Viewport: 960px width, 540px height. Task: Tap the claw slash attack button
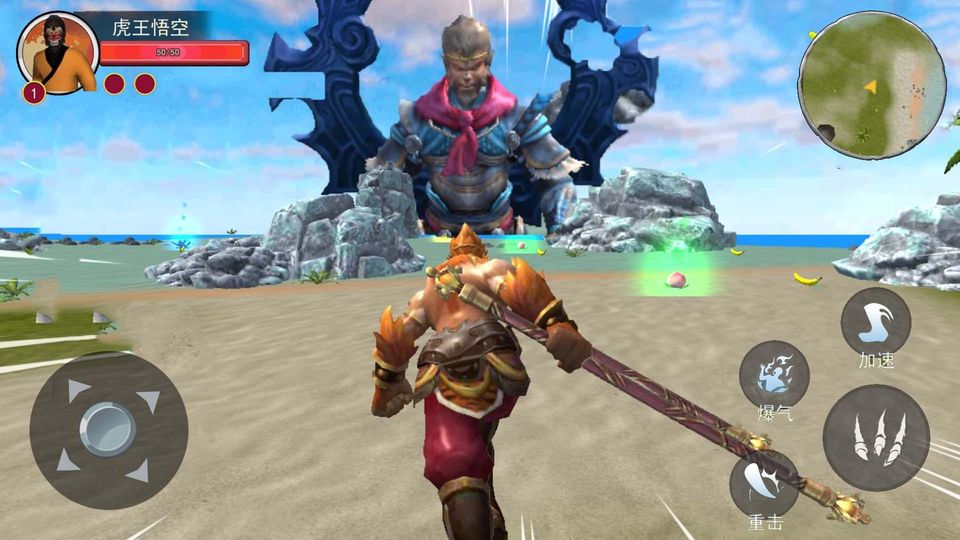[876, 437]
